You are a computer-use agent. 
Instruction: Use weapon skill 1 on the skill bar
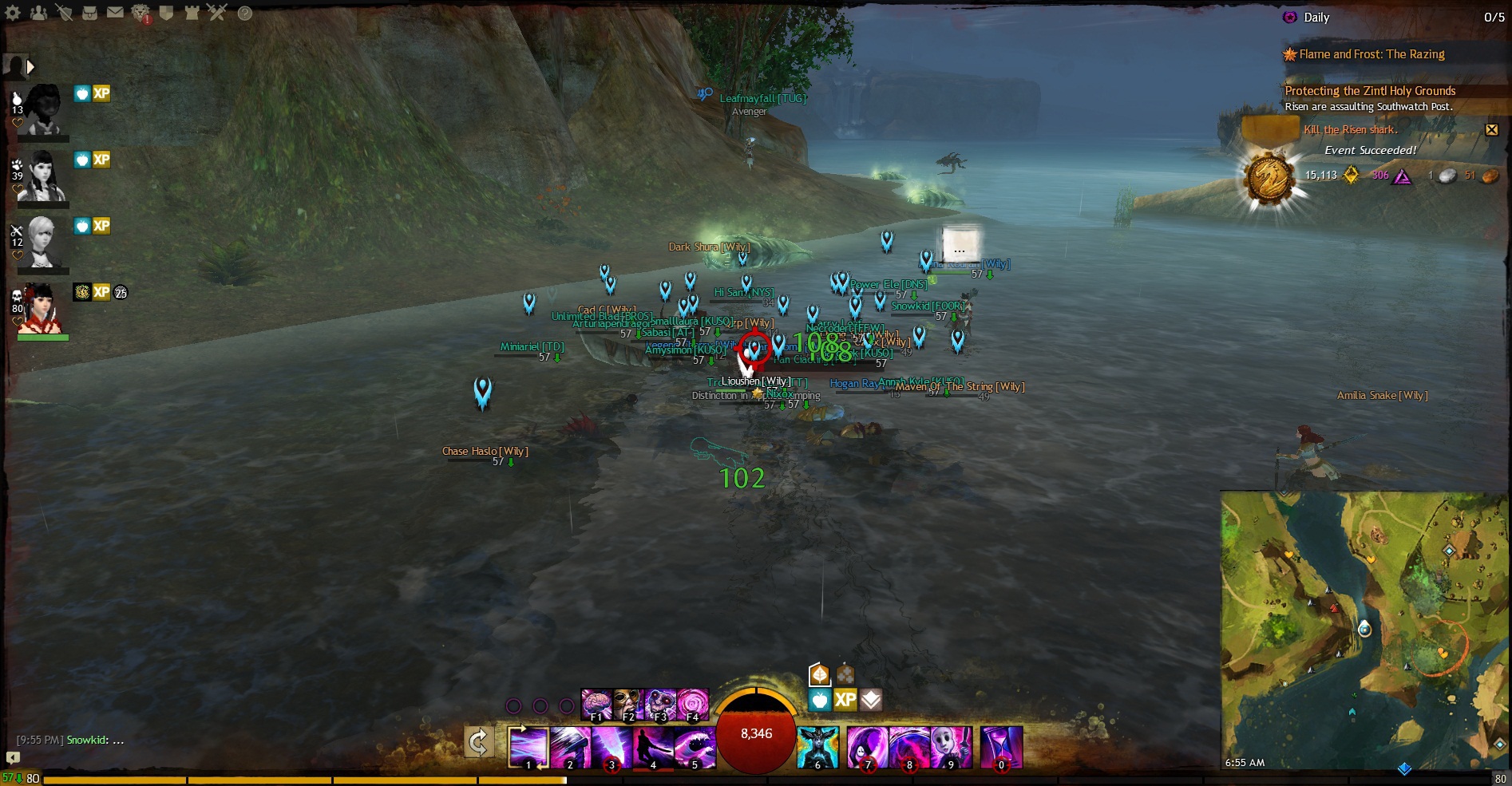pyautogui.click(x=528, y=747)
